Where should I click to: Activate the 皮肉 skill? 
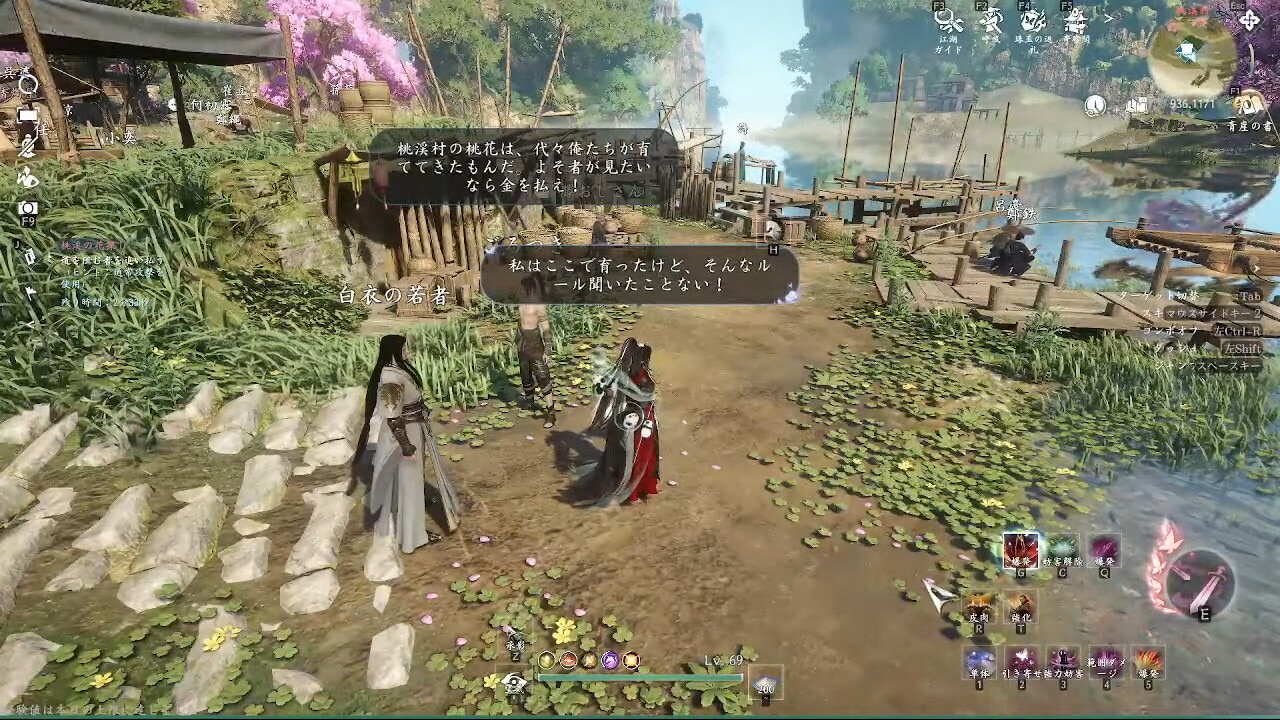click(978, 607)
